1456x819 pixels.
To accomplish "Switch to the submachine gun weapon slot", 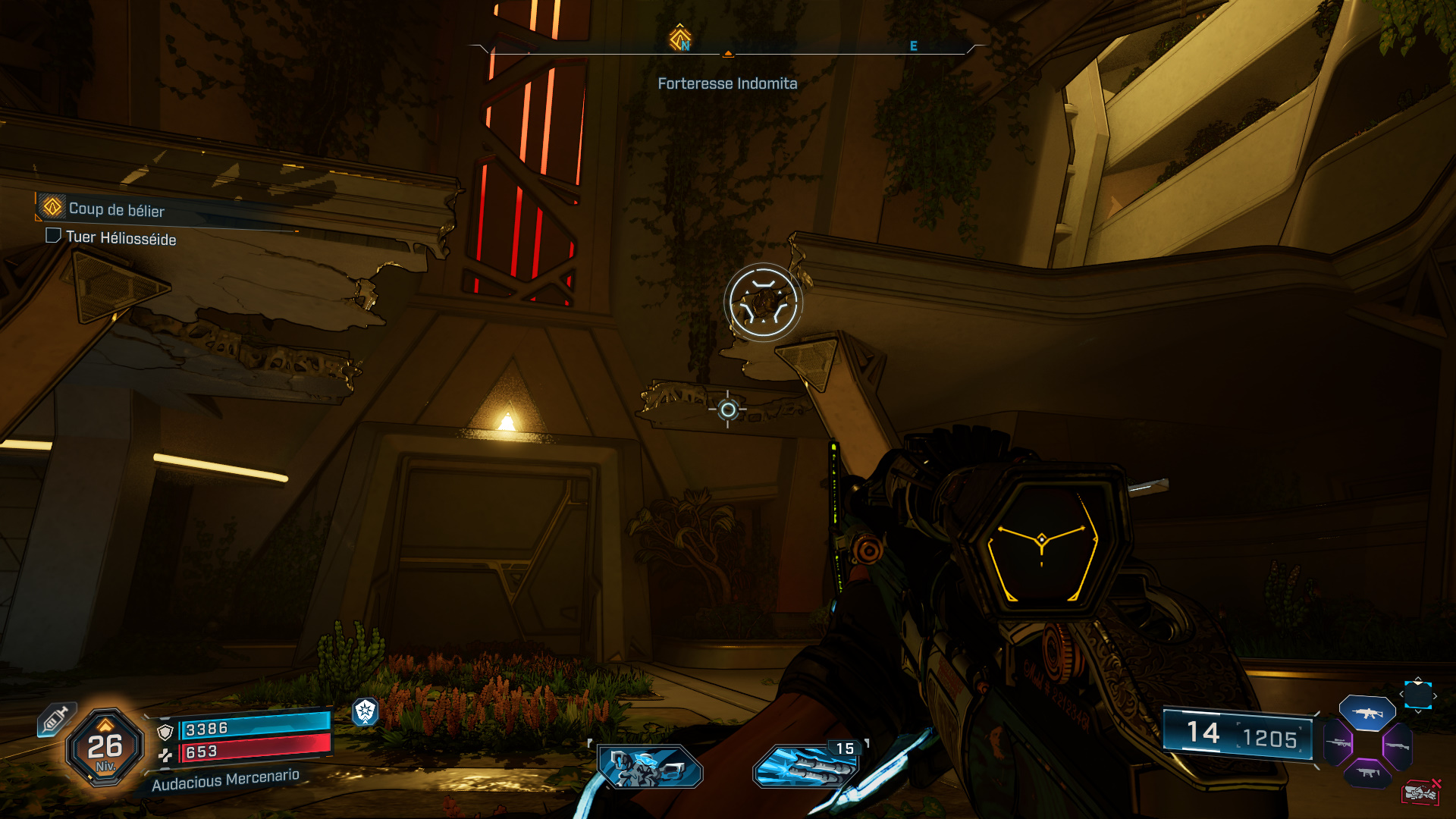I will point(1367,773).
